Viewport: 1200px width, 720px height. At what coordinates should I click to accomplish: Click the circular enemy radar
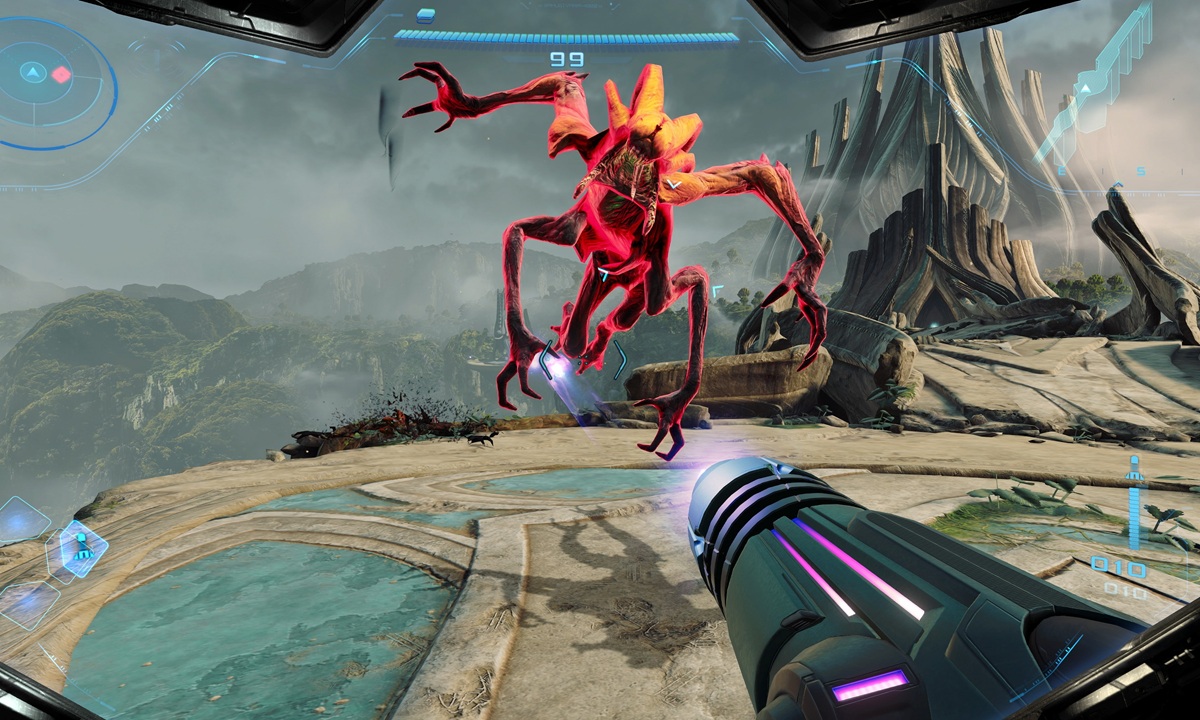tap(50, 82)
